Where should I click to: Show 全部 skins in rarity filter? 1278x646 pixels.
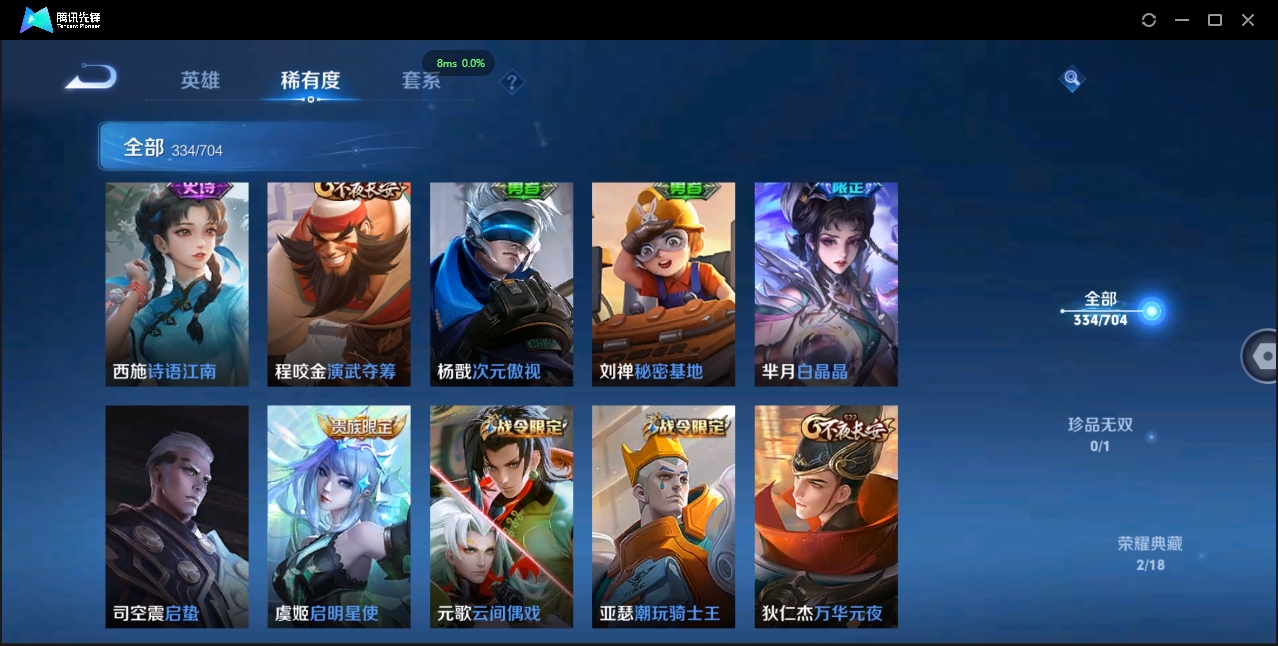(x=1101, y=308)
